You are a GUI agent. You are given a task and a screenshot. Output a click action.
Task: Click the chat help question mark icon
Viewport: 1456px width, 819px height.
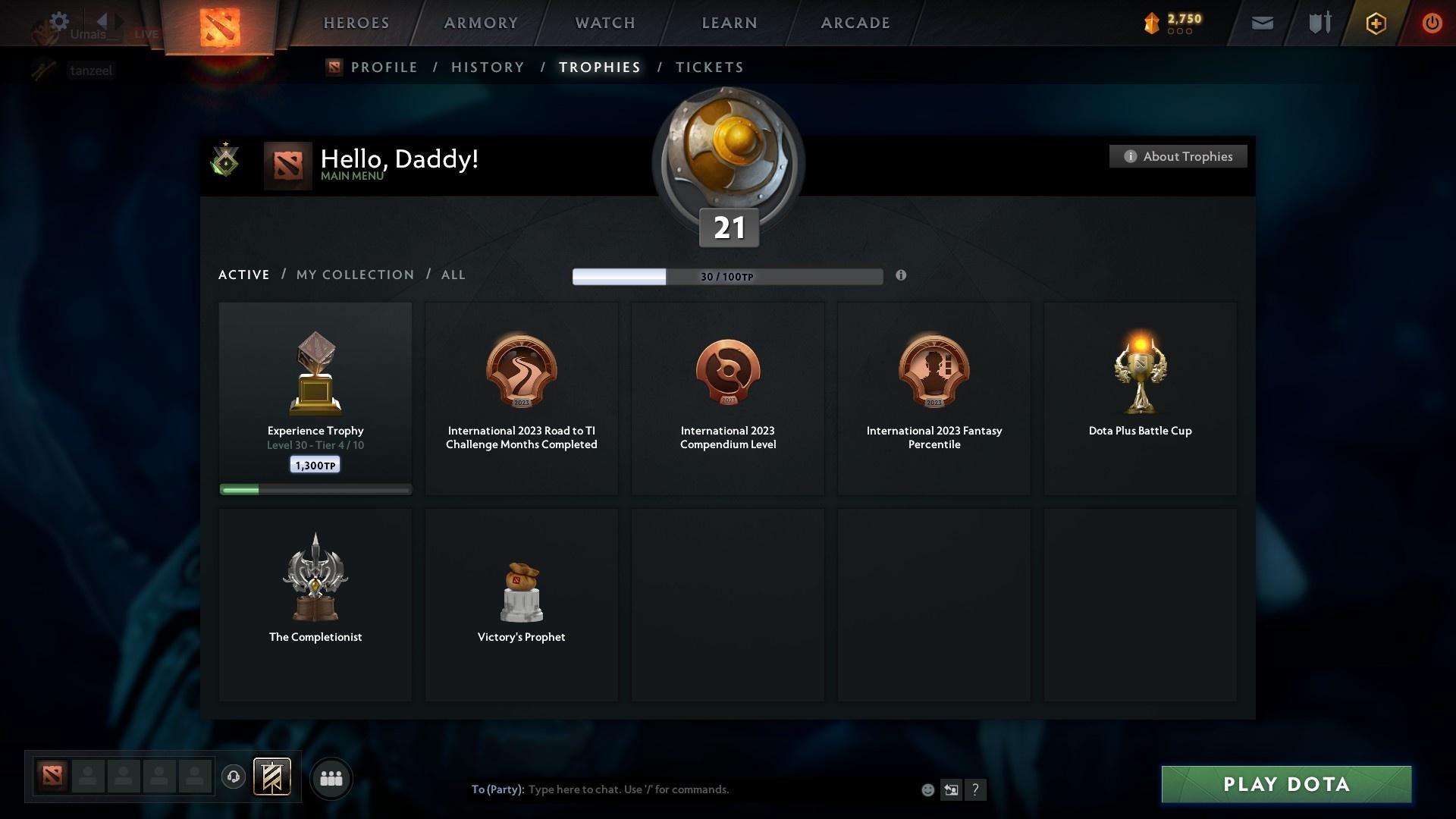[x=975, y=789]
